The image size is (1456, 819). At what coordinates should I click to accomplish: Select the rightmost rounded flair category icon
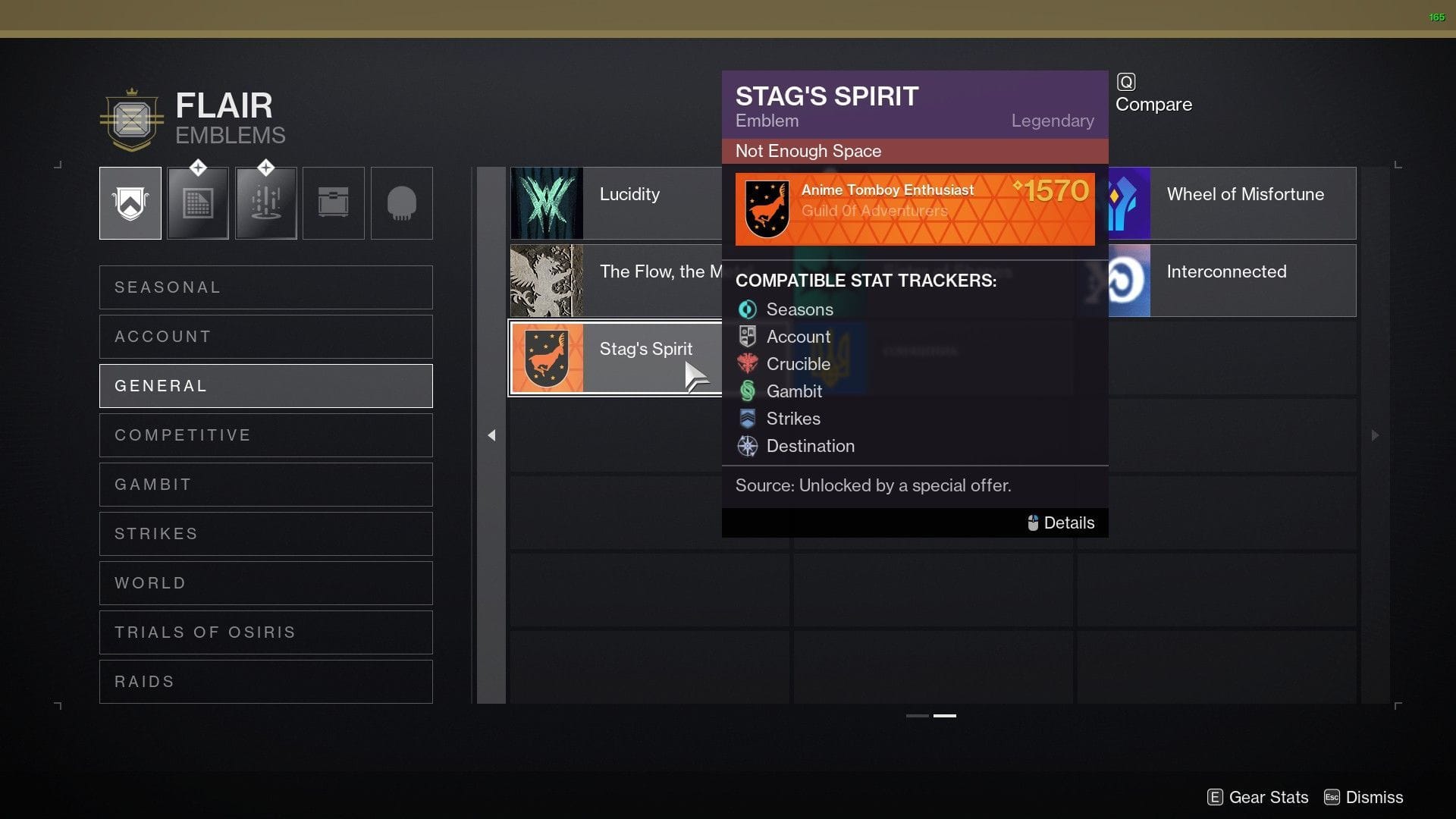tap(402, 202)
